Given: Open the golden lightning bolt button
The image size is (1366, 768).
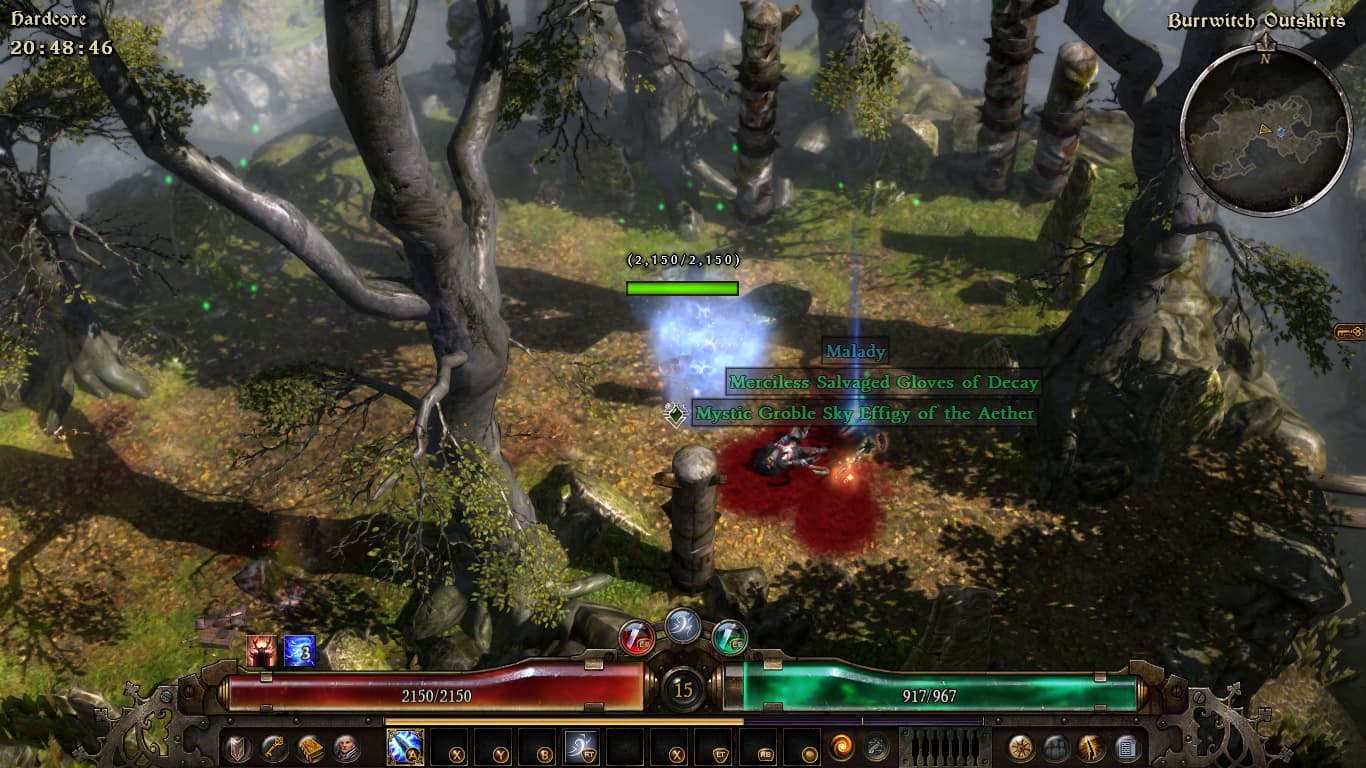Looking at the screenshot, I should tap(1091, 747).
